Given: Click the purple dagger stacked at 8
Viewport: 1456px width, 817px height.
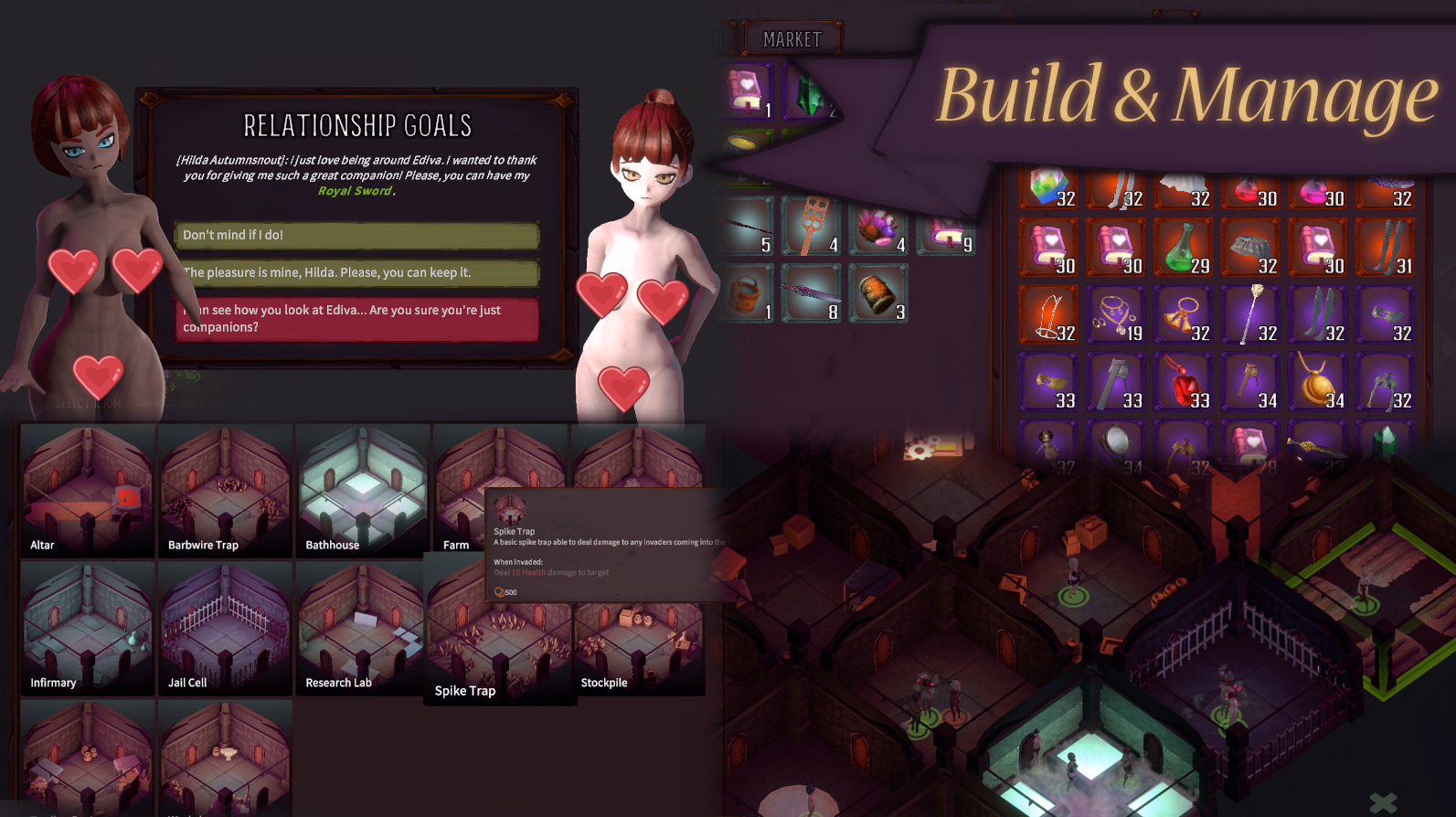Looking at the screenshot, I should tap(810, 292).
